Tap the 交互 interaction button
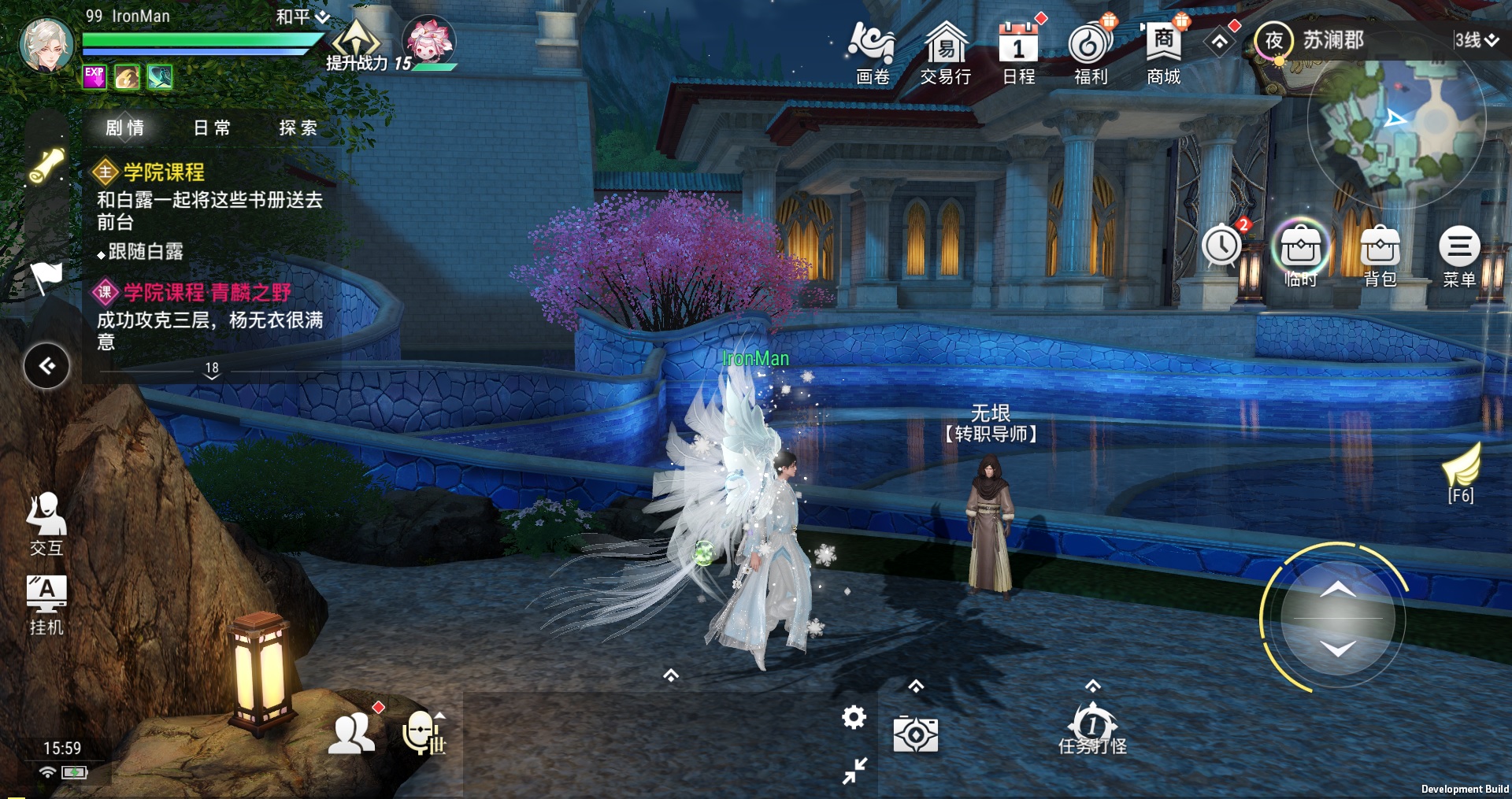Screen dimensions: 1512x799 click(46, 523)
